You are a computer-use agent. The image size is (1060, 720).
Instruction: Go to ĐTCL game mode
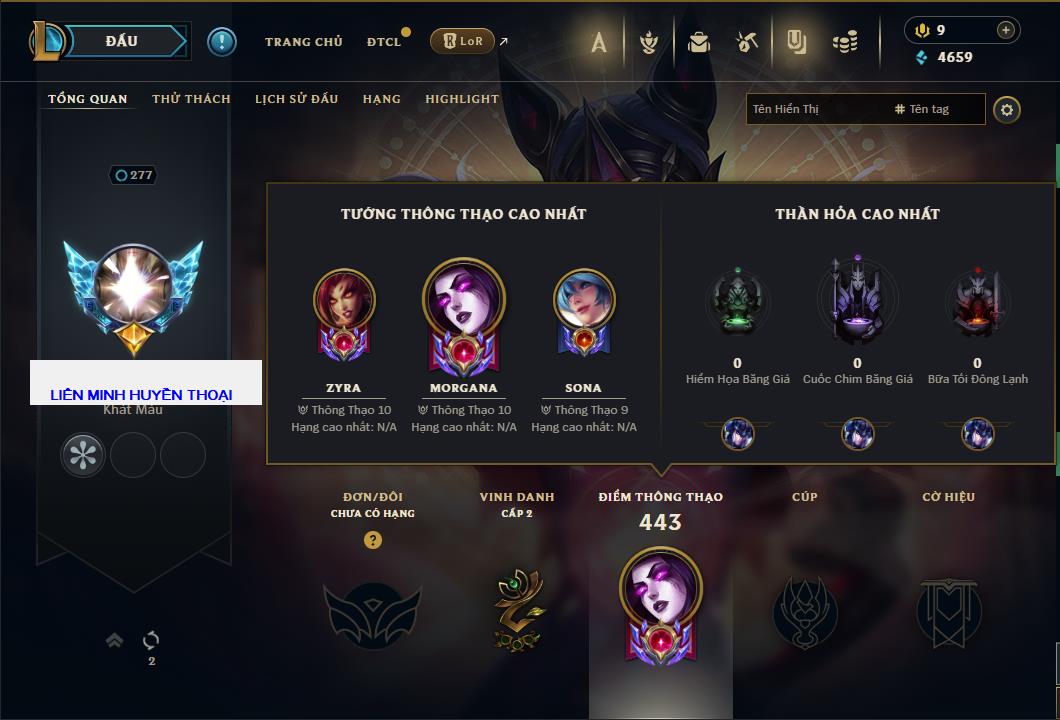tap(384, 42)
